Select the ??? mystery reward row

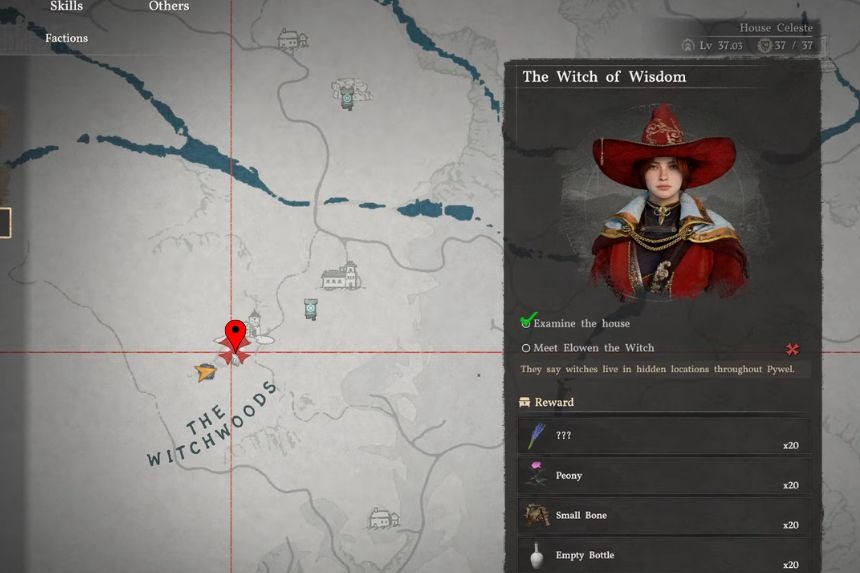coord(665,436)
